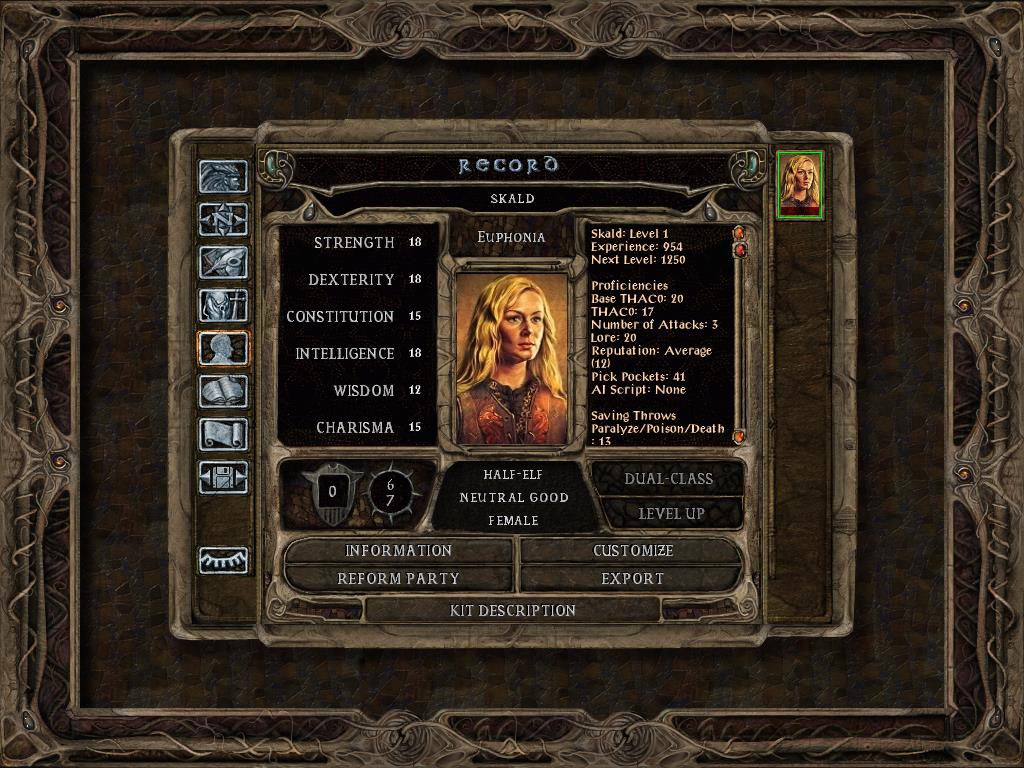This screenshot has width=1024, height=768.
Task: Open the journal quill icon
Action: point(223,262)
